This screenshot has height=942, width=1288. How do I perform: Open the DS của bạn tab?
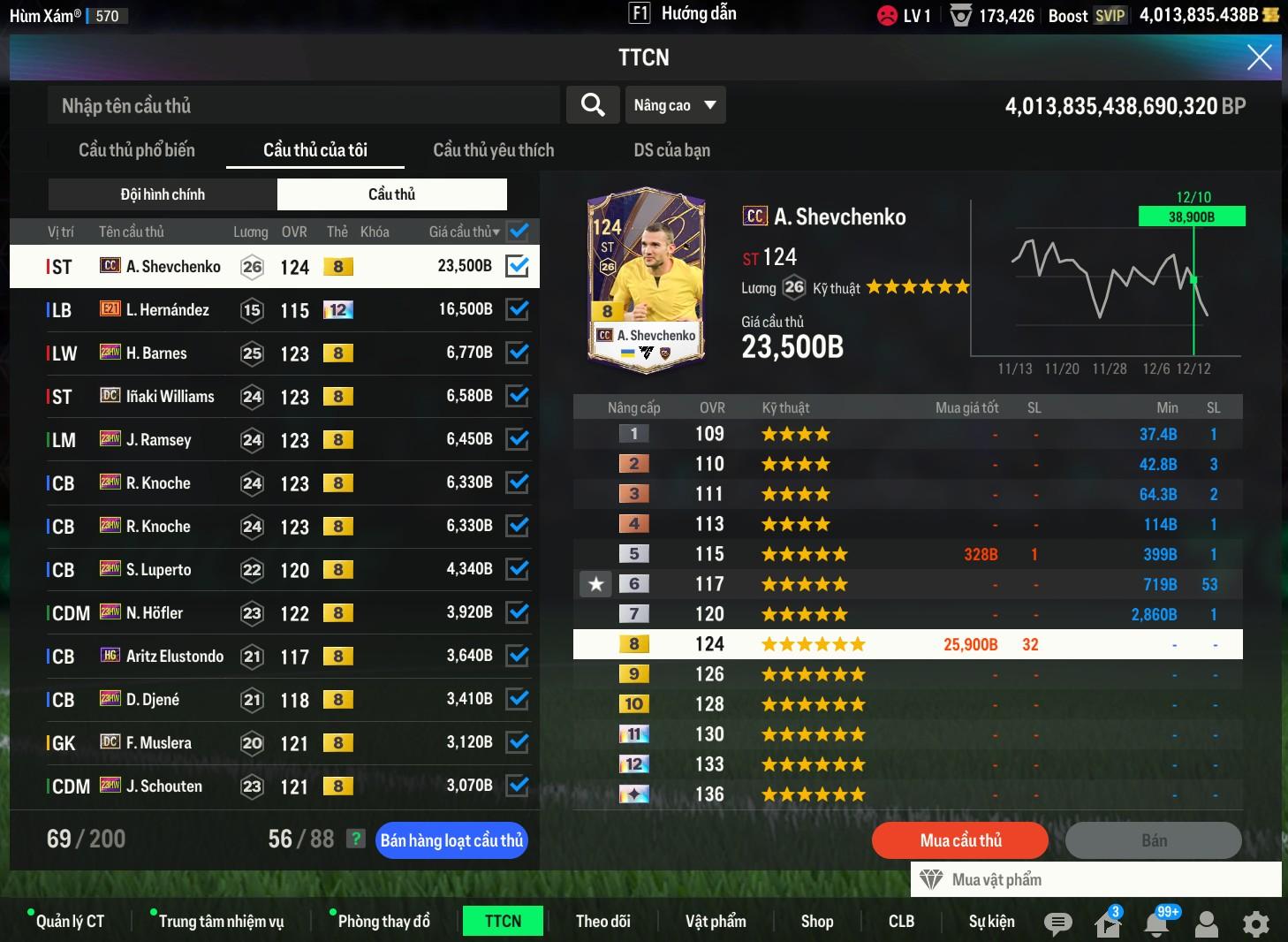point(671,150)
